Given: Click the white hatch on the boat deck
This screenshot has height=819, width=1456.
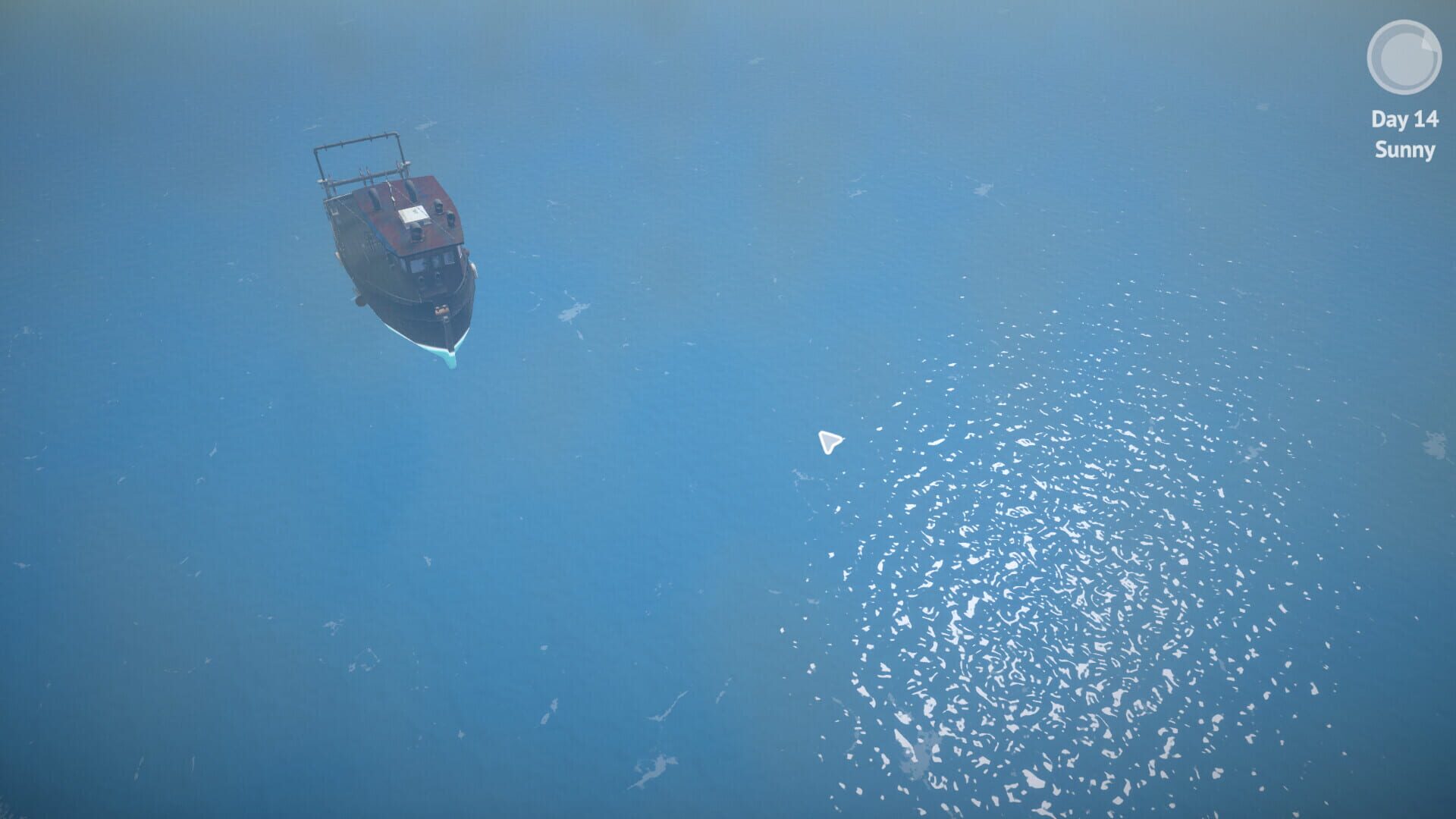Looking at the screenshot, I should pyautogui.click(x=413, y=213).
